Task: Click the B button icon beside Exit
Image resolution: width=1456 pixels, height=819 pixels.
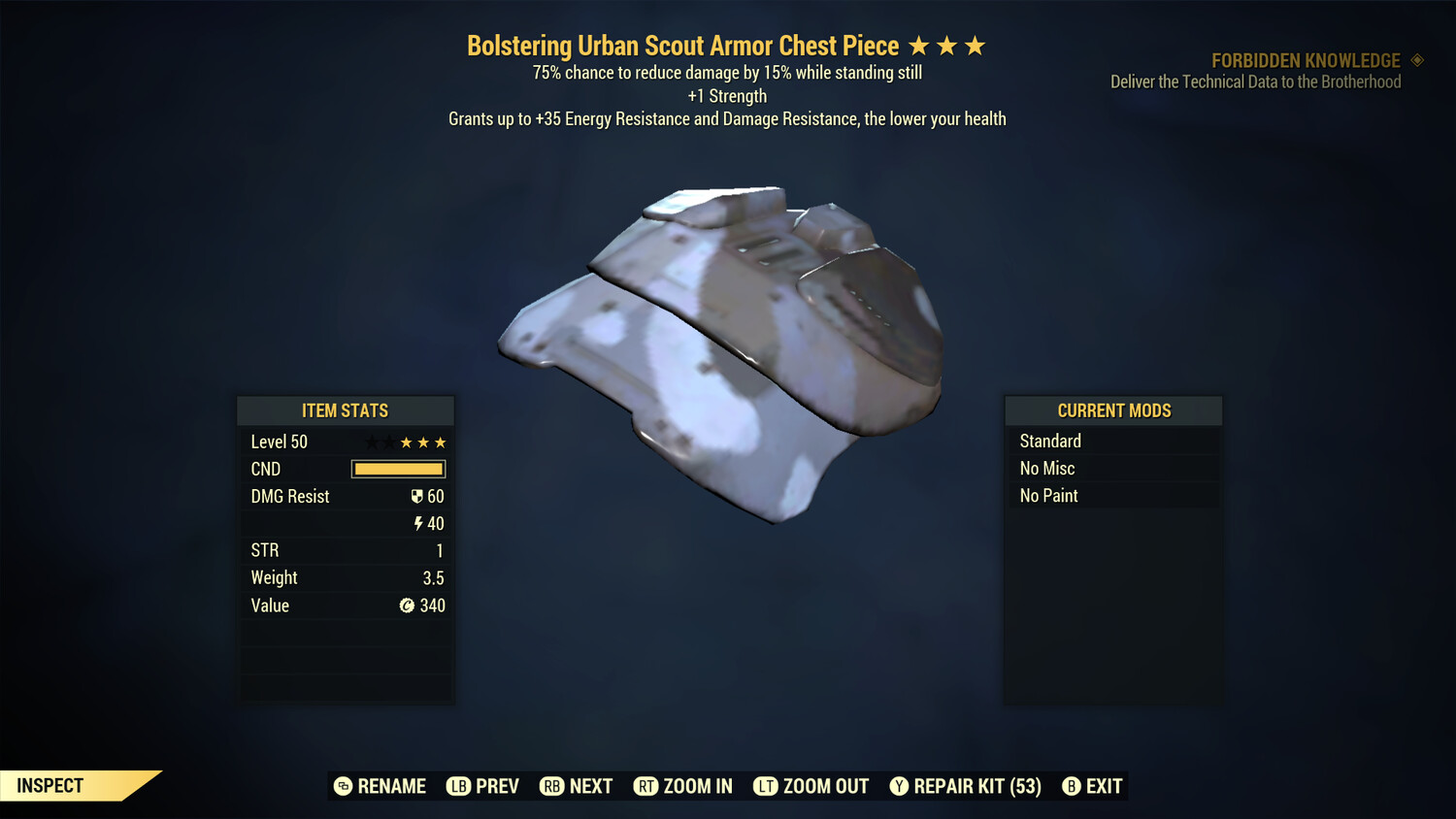Action: point(1072,786)
